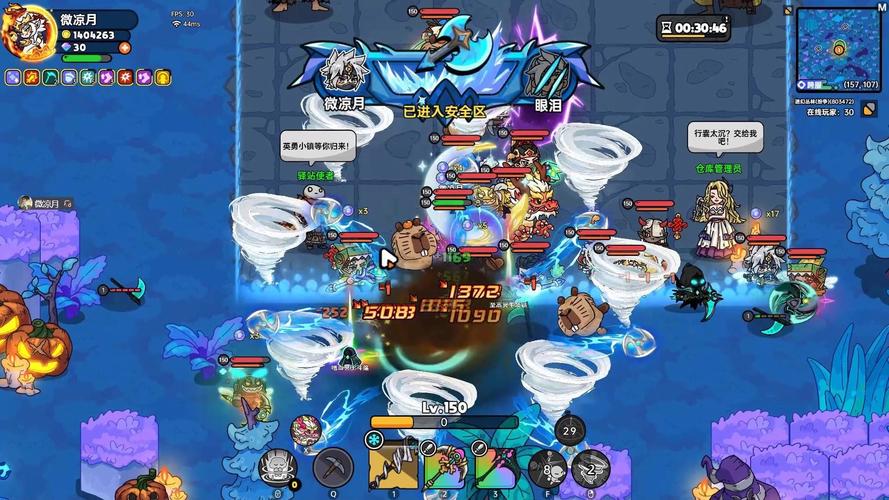Screen dimensions: 889x500
Task: Click the small icon left of minimap
Action: (x=788, y=12)
